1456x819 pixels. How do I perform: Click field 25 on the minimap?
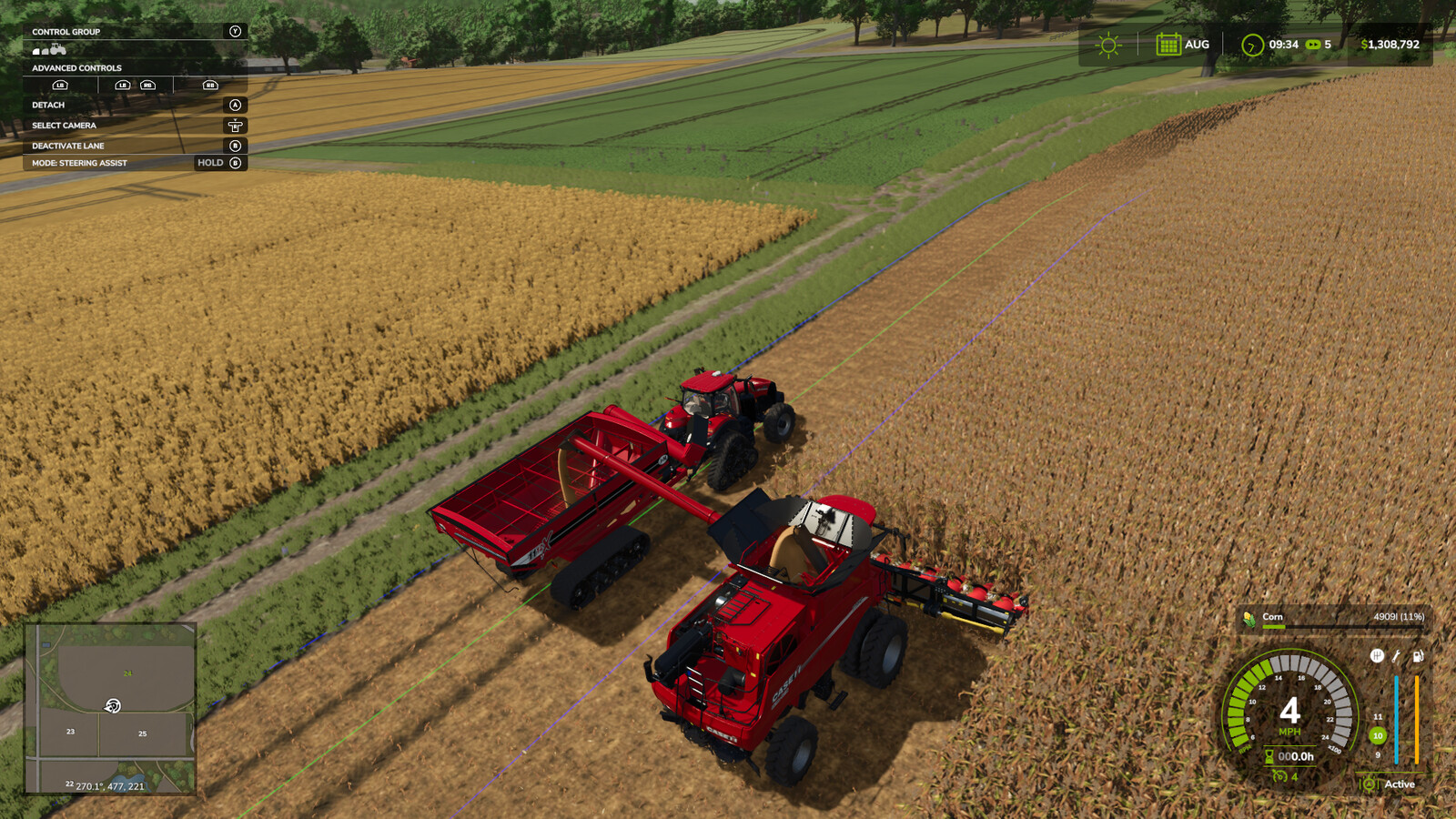pos(143,733)
